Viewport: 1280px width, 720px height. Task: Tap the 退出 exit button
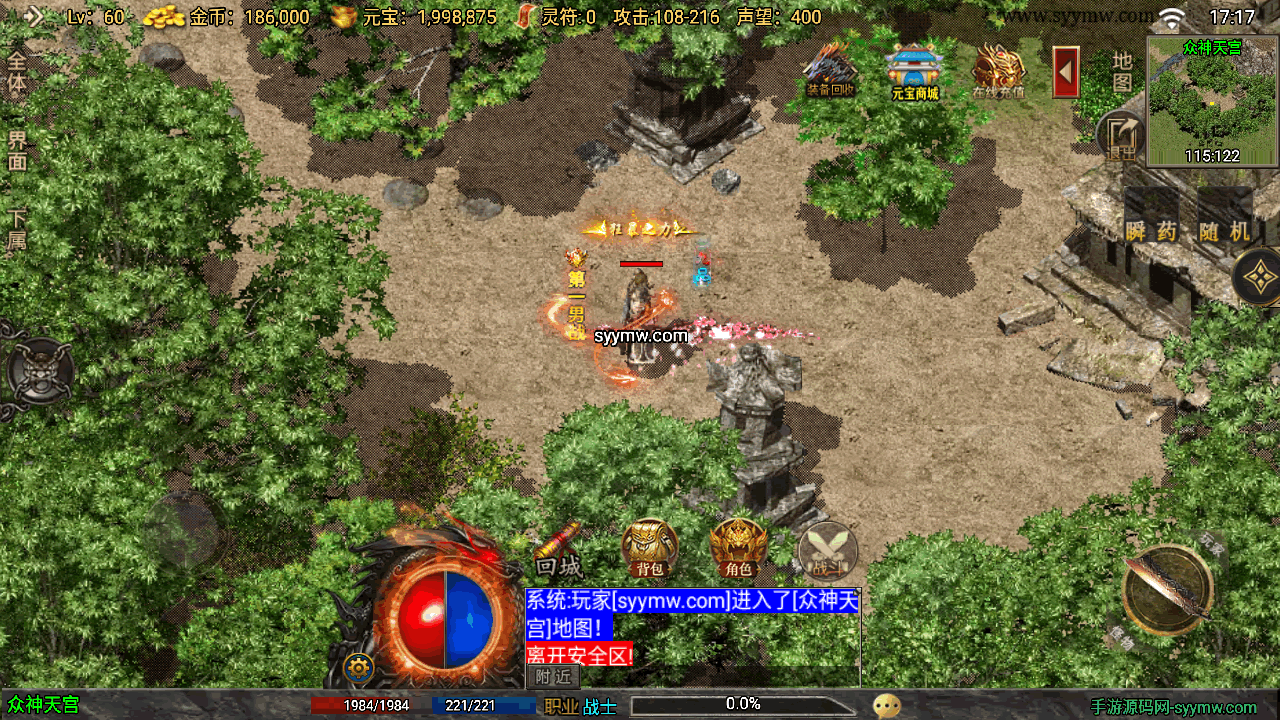coord(1122,138)
